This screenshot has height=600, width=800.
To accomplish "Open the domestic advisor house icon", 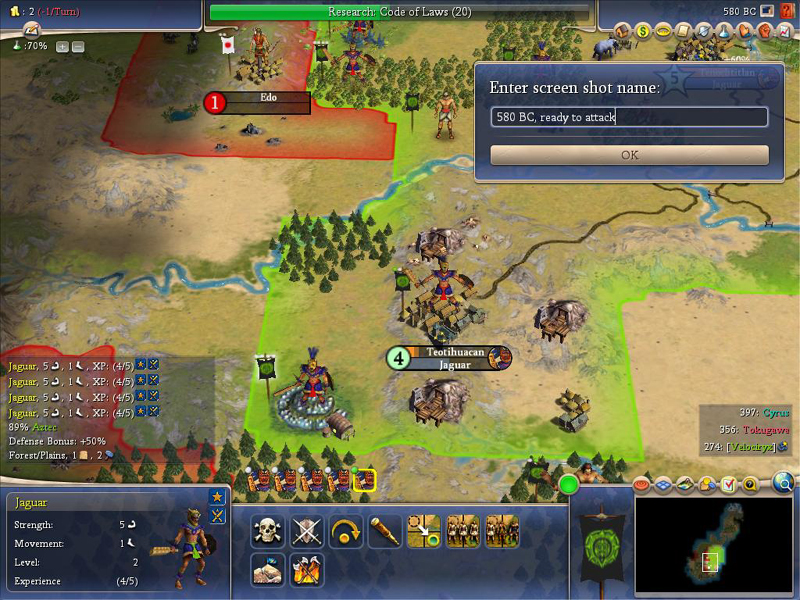I will click(x=623, y=32).
